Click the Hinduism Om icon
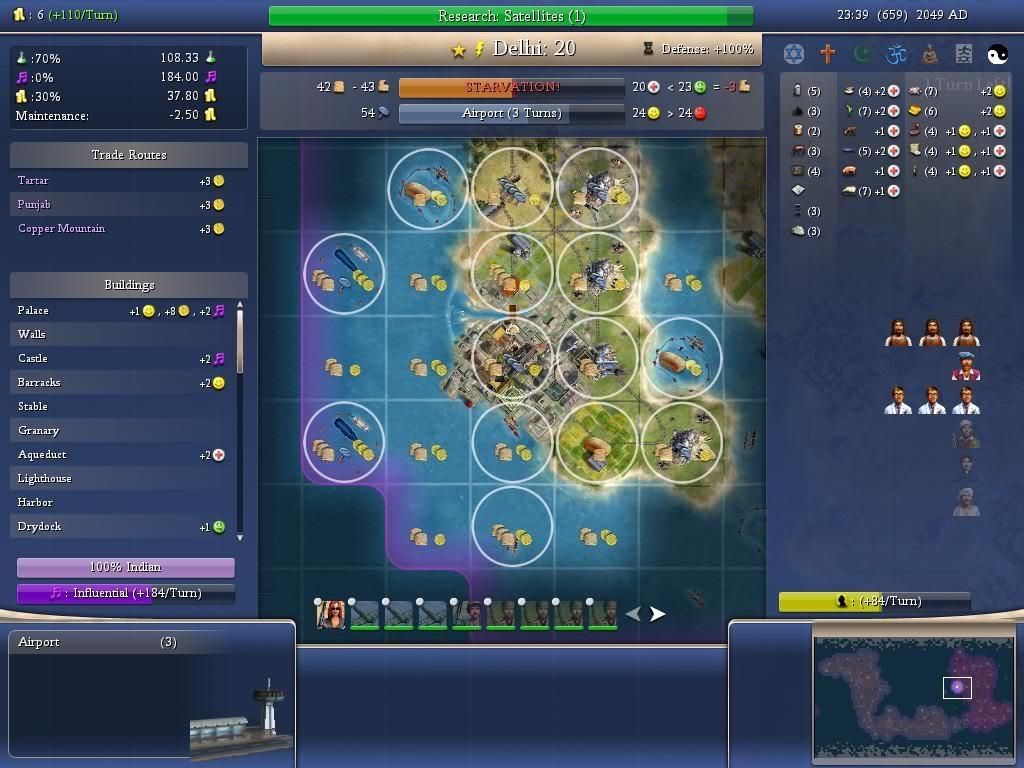Screen dimensions: 1024x768 coord(896,53)
